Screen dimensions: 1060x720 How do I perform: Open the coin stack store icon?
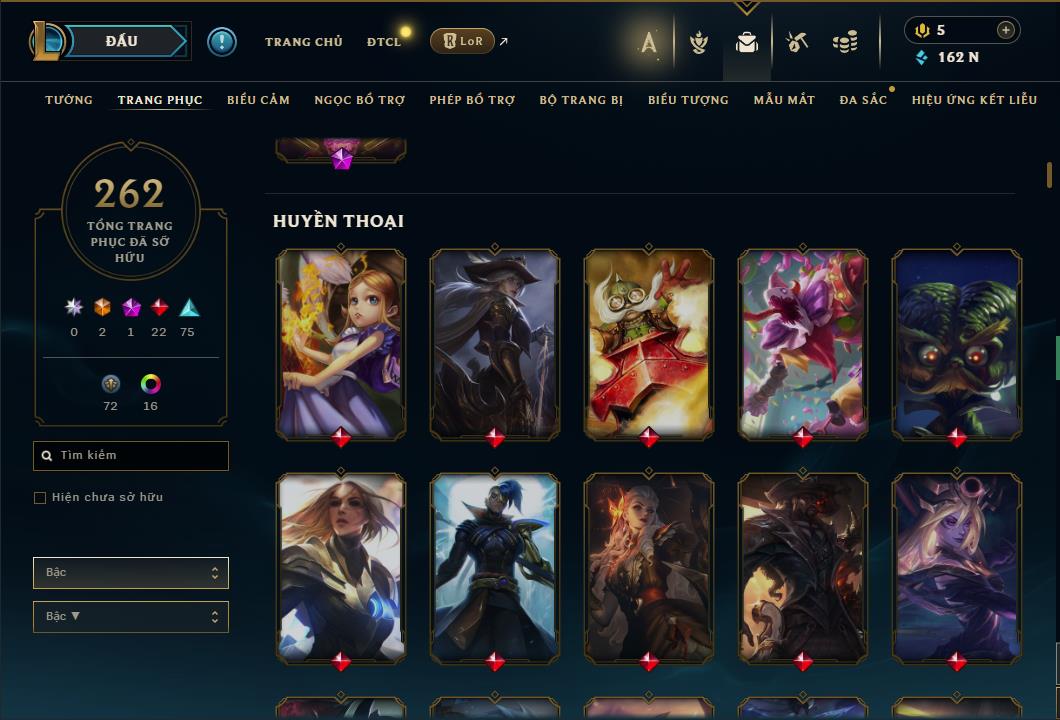click(845, 42)
